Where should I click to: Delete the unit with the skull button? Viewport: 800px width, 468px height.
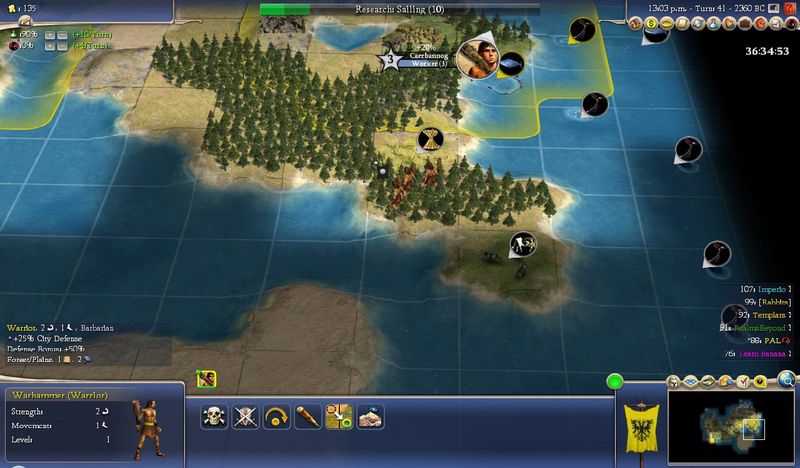click(x=213, y=417)
